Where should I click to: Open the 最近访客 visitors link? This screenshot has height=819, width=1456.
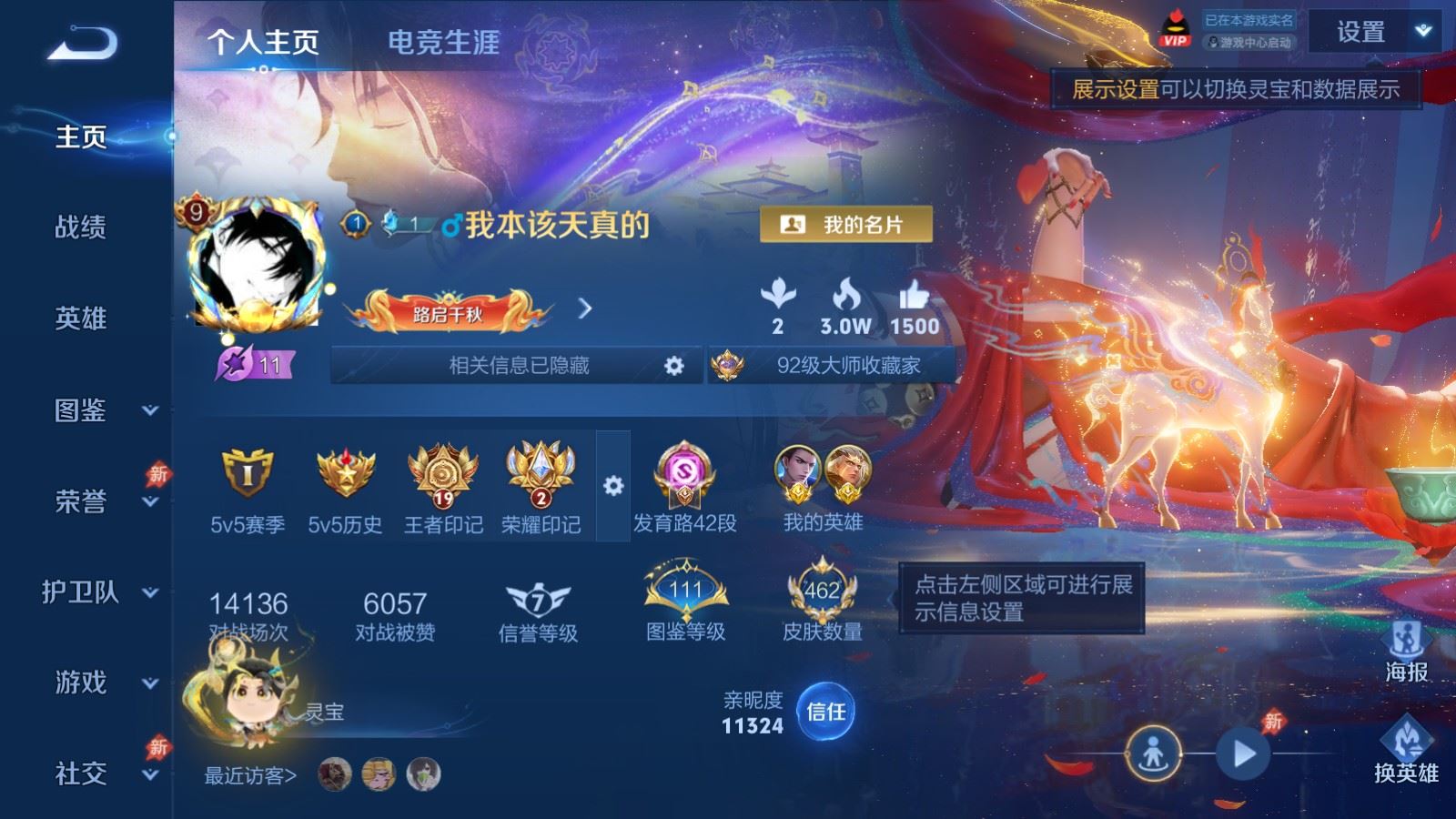pyautogui.click(x=251, y=775)
